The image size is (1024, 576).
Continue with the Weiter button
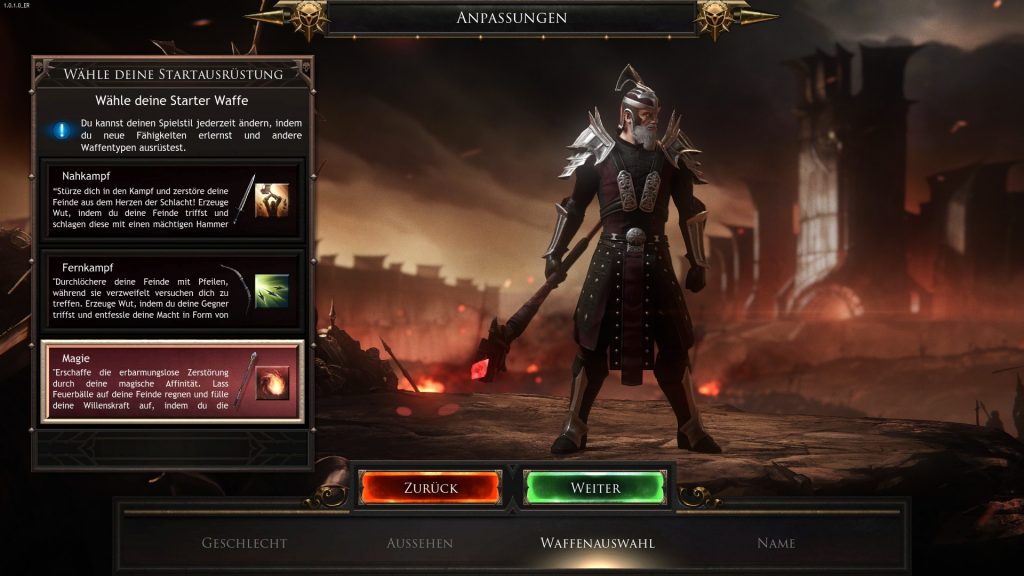pyautogui.click(x=595, y=488)
